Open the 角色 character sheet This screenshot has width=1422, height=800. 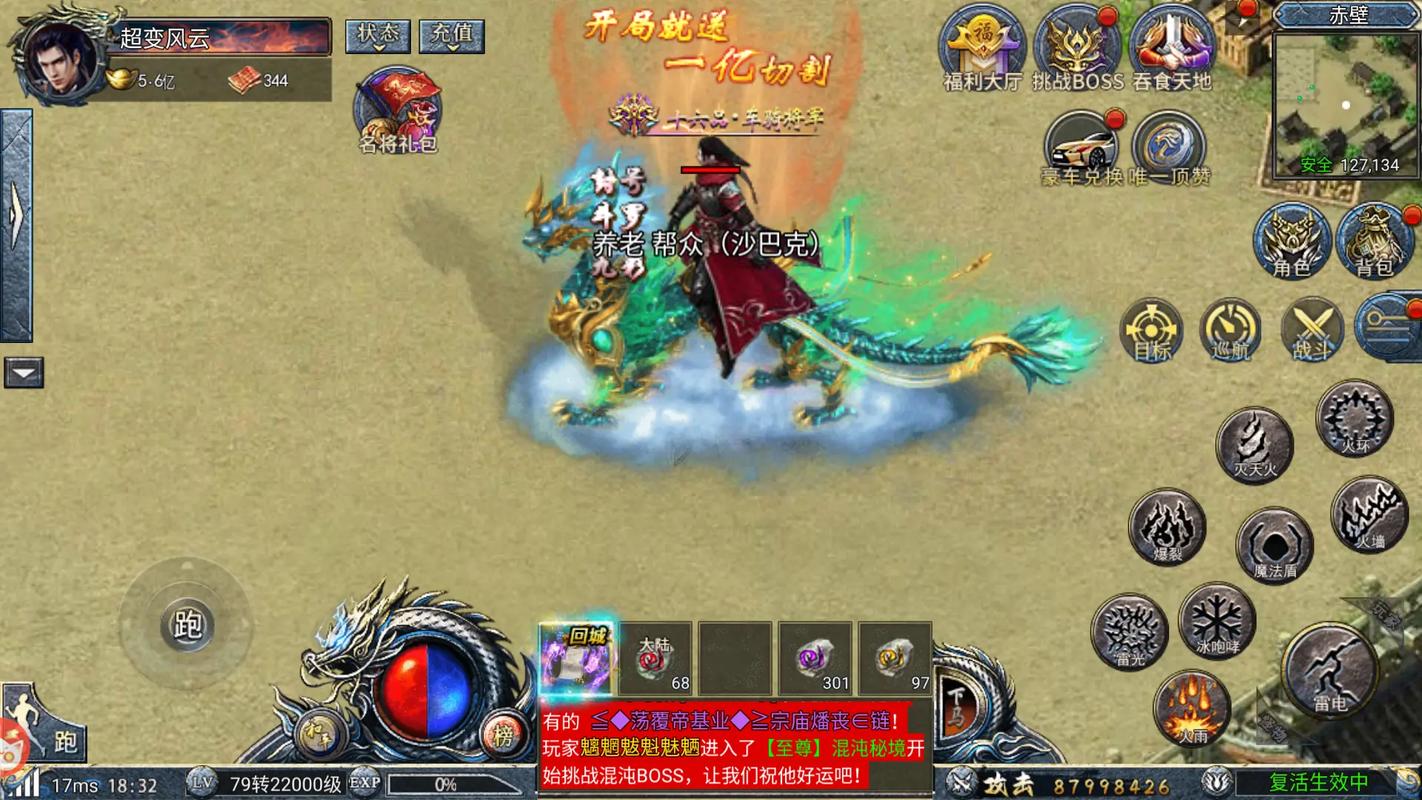pos(1292,240)
